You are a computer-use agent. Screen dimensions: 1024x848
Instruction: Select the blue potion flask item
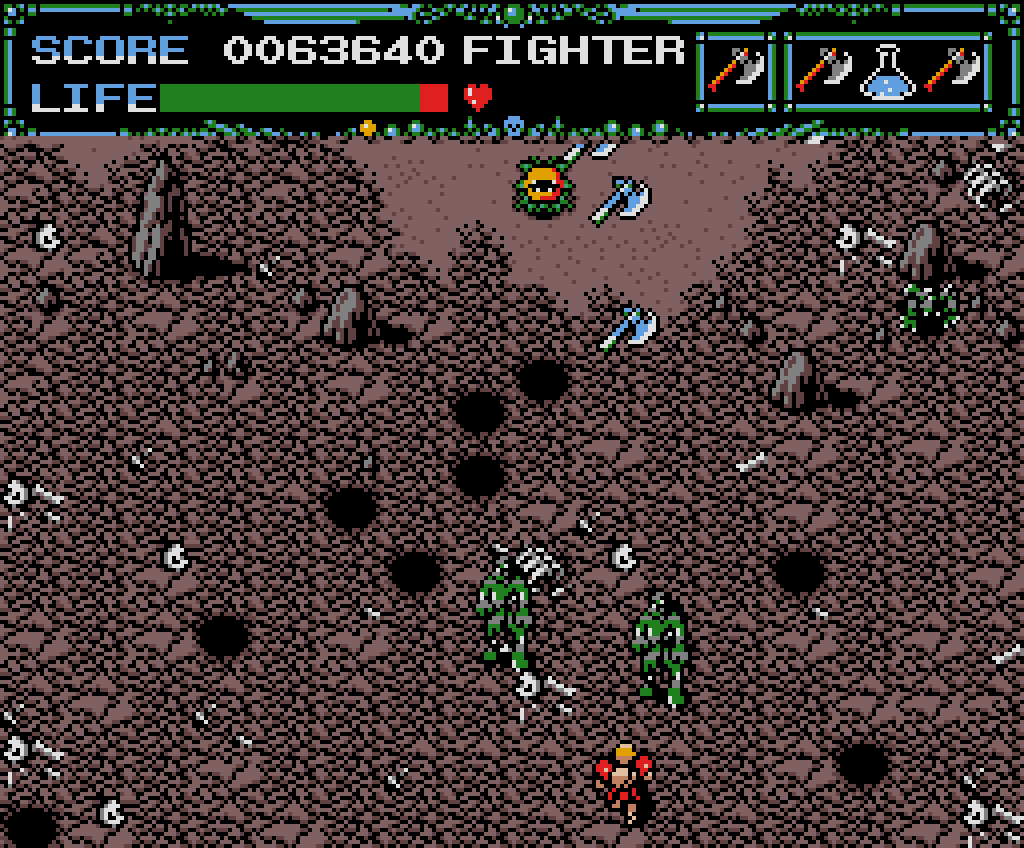(x=889, y=72)
